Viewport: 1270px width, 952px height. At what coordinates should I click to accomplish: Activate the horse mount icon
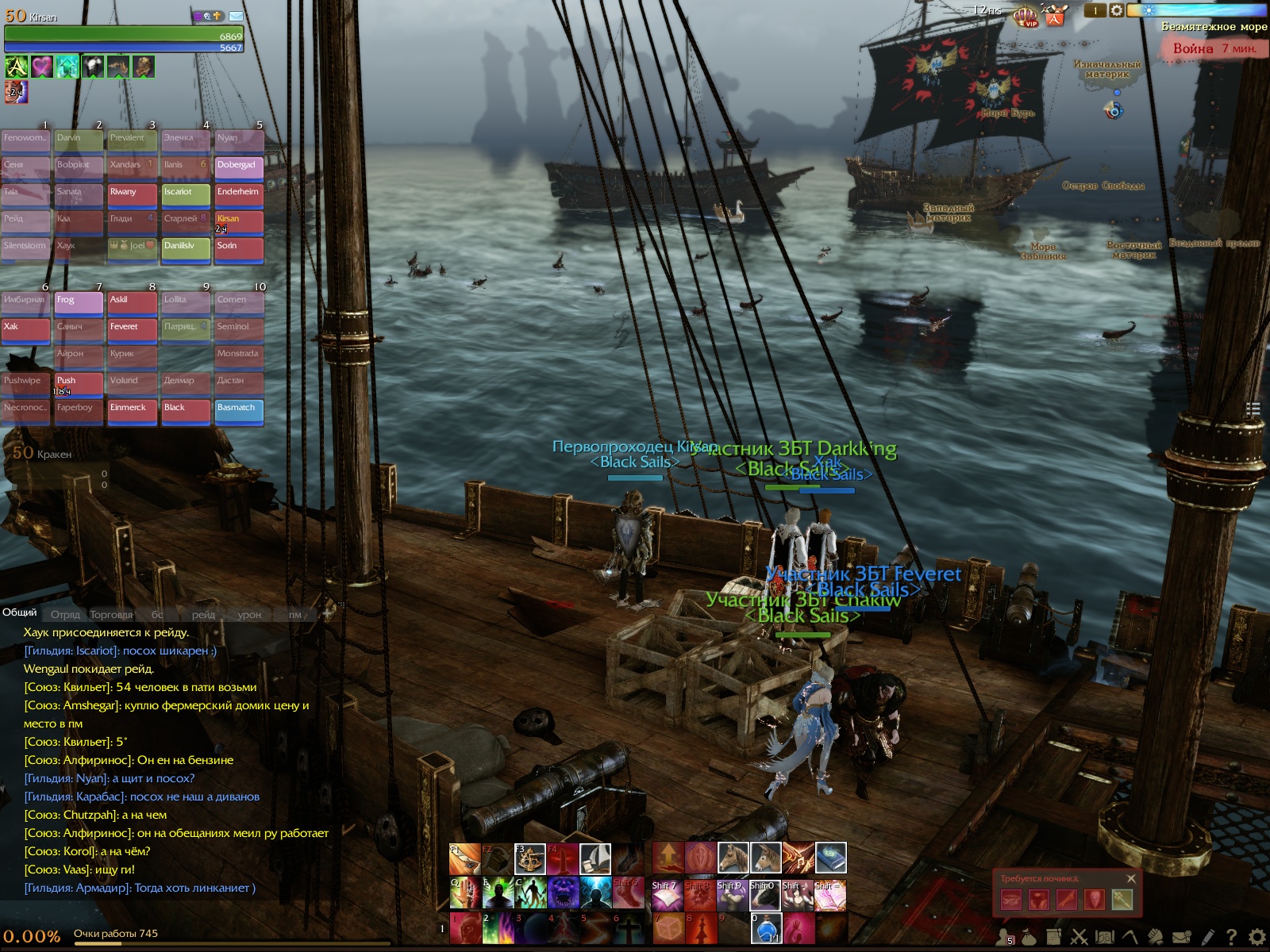pyautogui.click(x=733, y=858)
